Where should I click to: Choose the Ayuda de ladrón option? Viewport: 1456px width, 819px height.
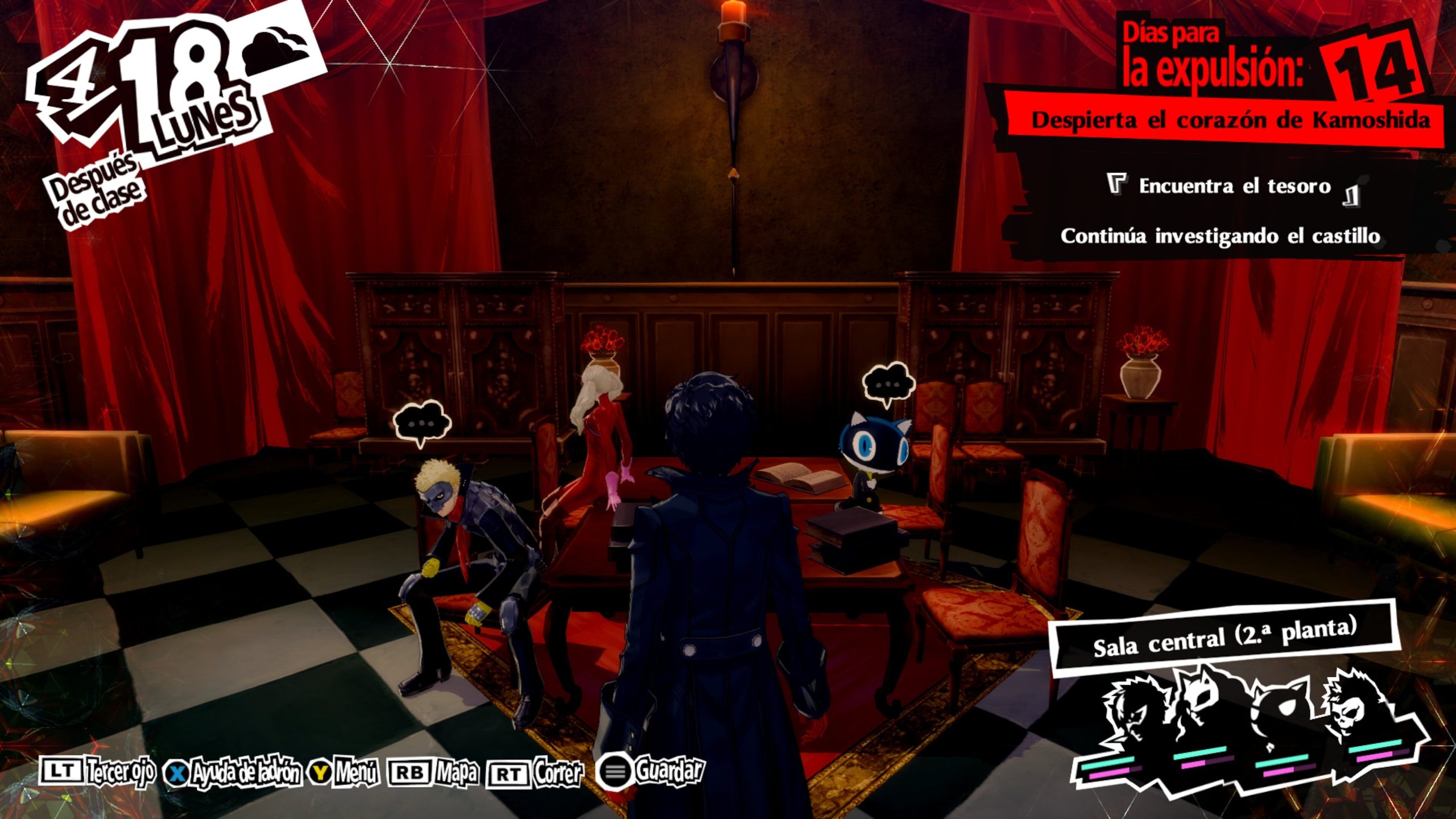pyautogui.click(x=232, y=772)
